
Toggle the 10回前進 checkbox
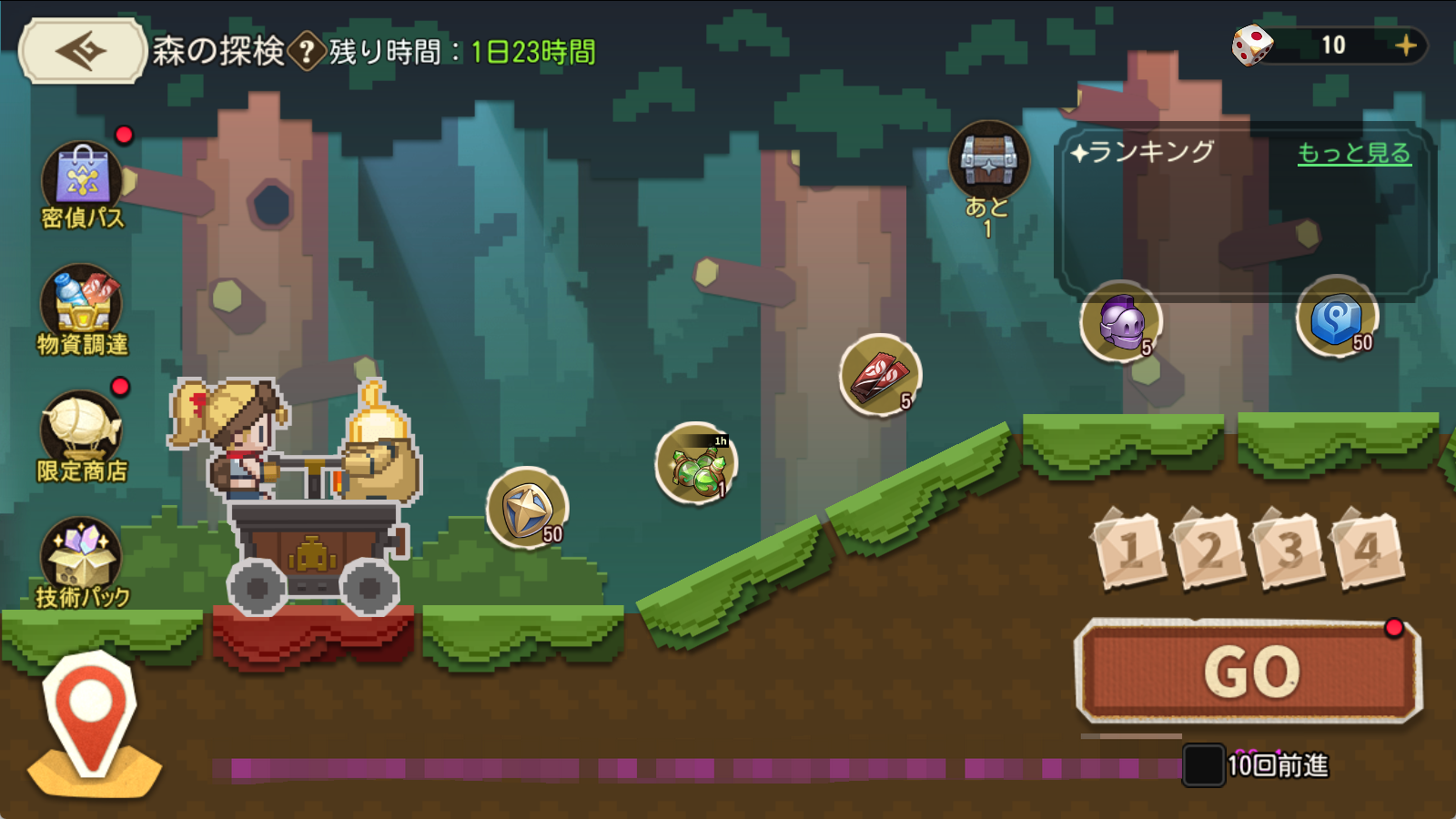pos(1202,765)
